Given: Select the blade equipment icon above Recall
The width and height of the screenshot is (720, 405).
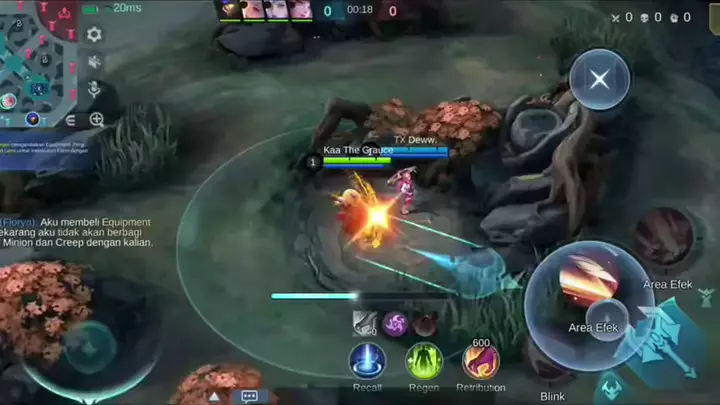Looking at the screenshot, I should 364,323.
